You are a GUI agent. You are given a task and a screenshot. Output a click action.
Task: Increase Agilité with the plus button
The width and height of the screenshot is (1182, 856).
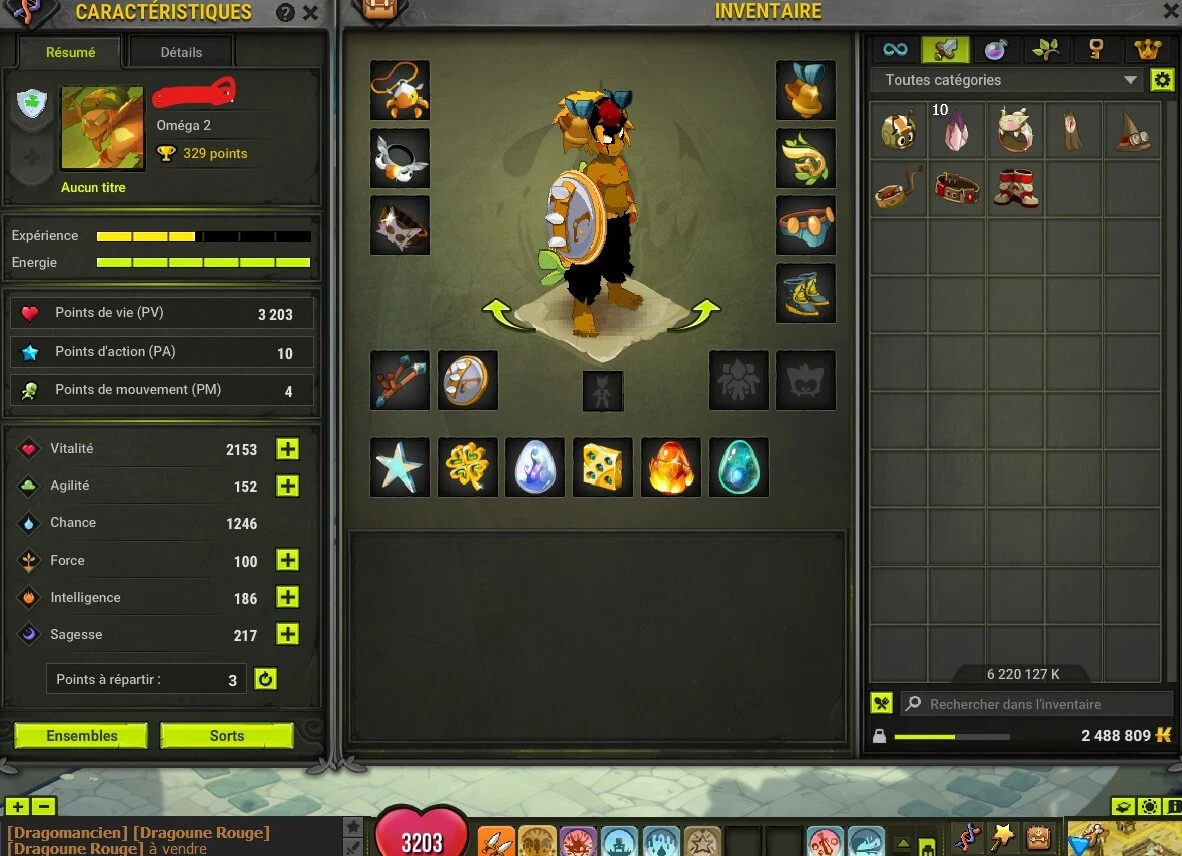click(x=288, y=486)
